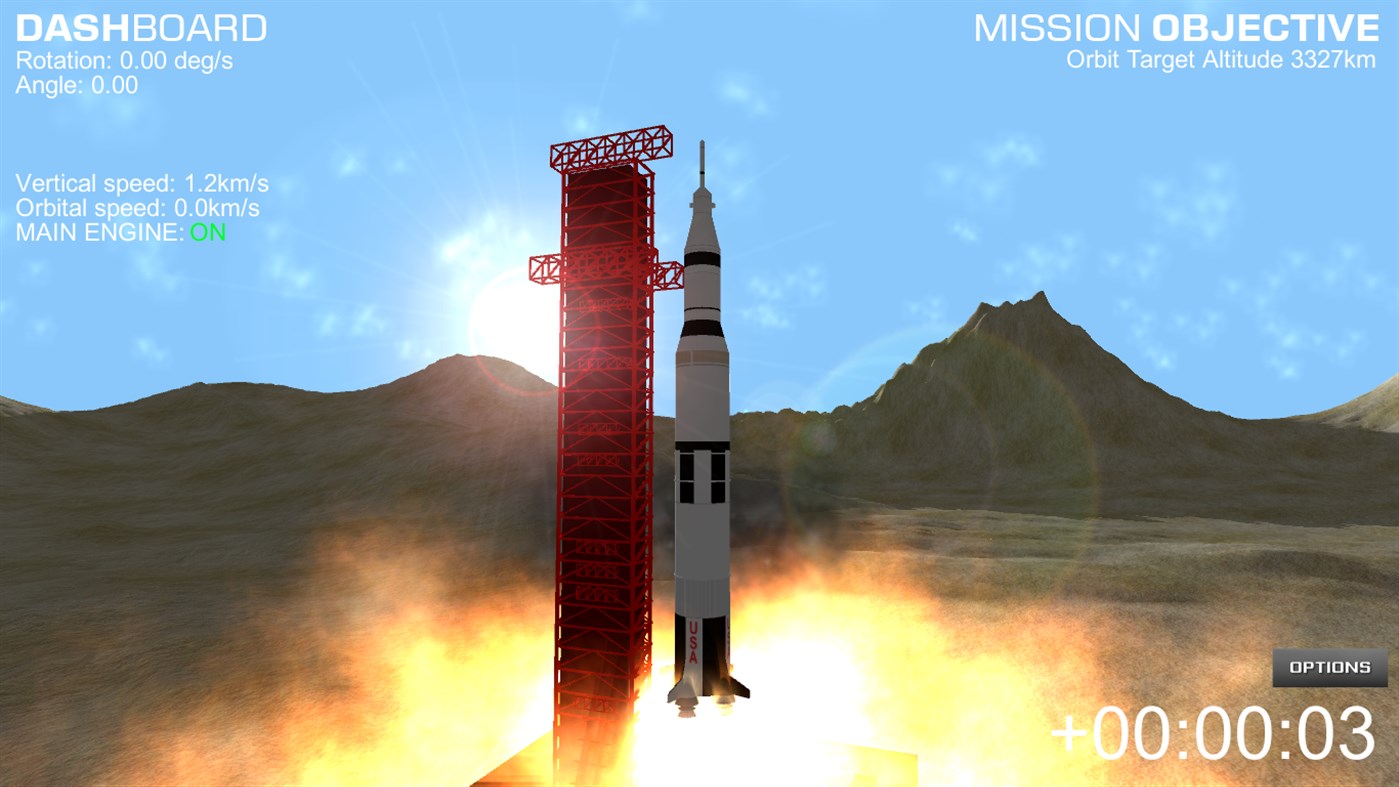Image resolution: width=1399 pixels, height=787 pixels.
Task: Select the Vertical speed readout
Action: pyautogui.click(x=143, y=183)
